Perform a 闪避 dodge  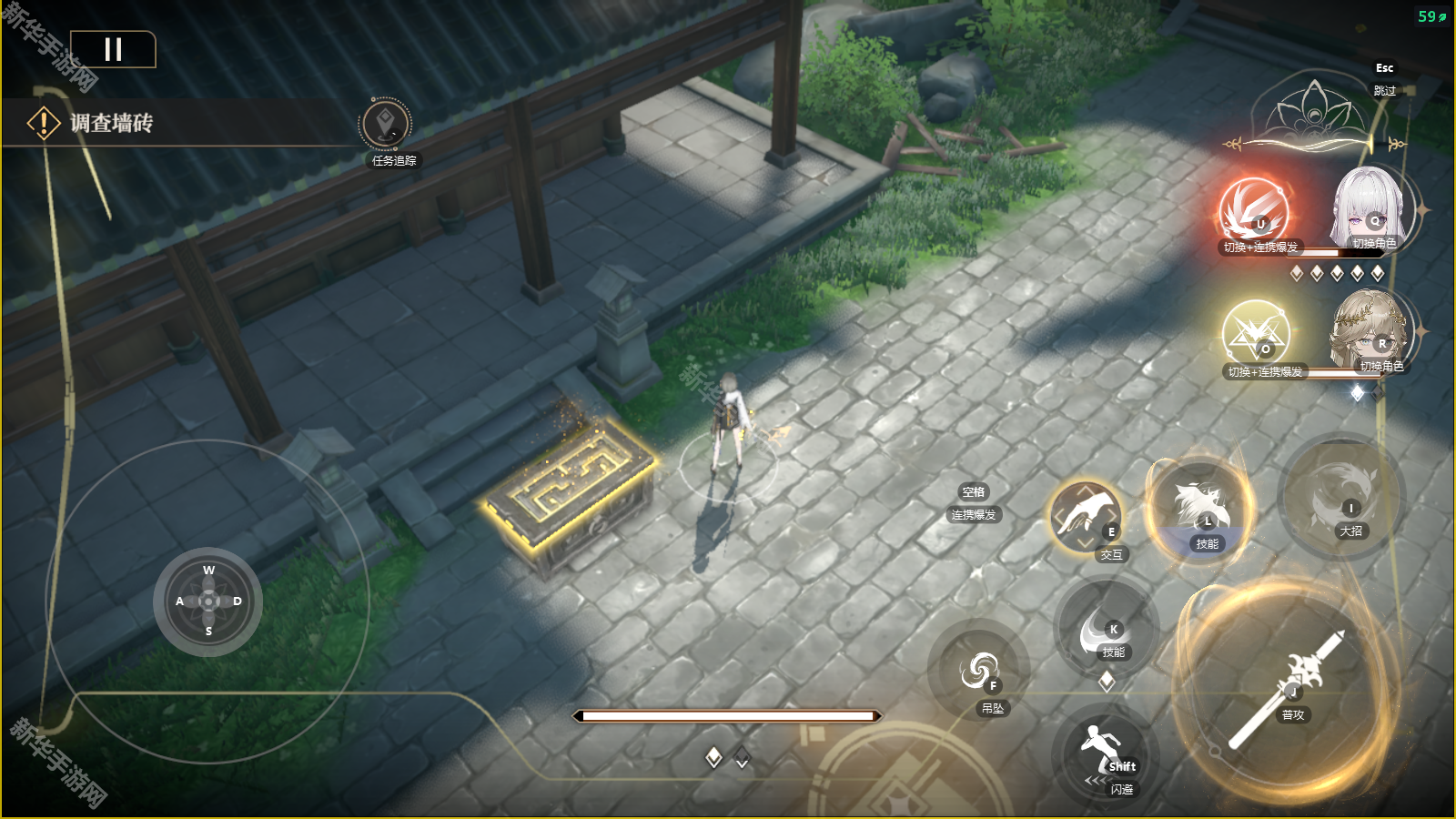pyautogui.click(x=1104, y=756)
